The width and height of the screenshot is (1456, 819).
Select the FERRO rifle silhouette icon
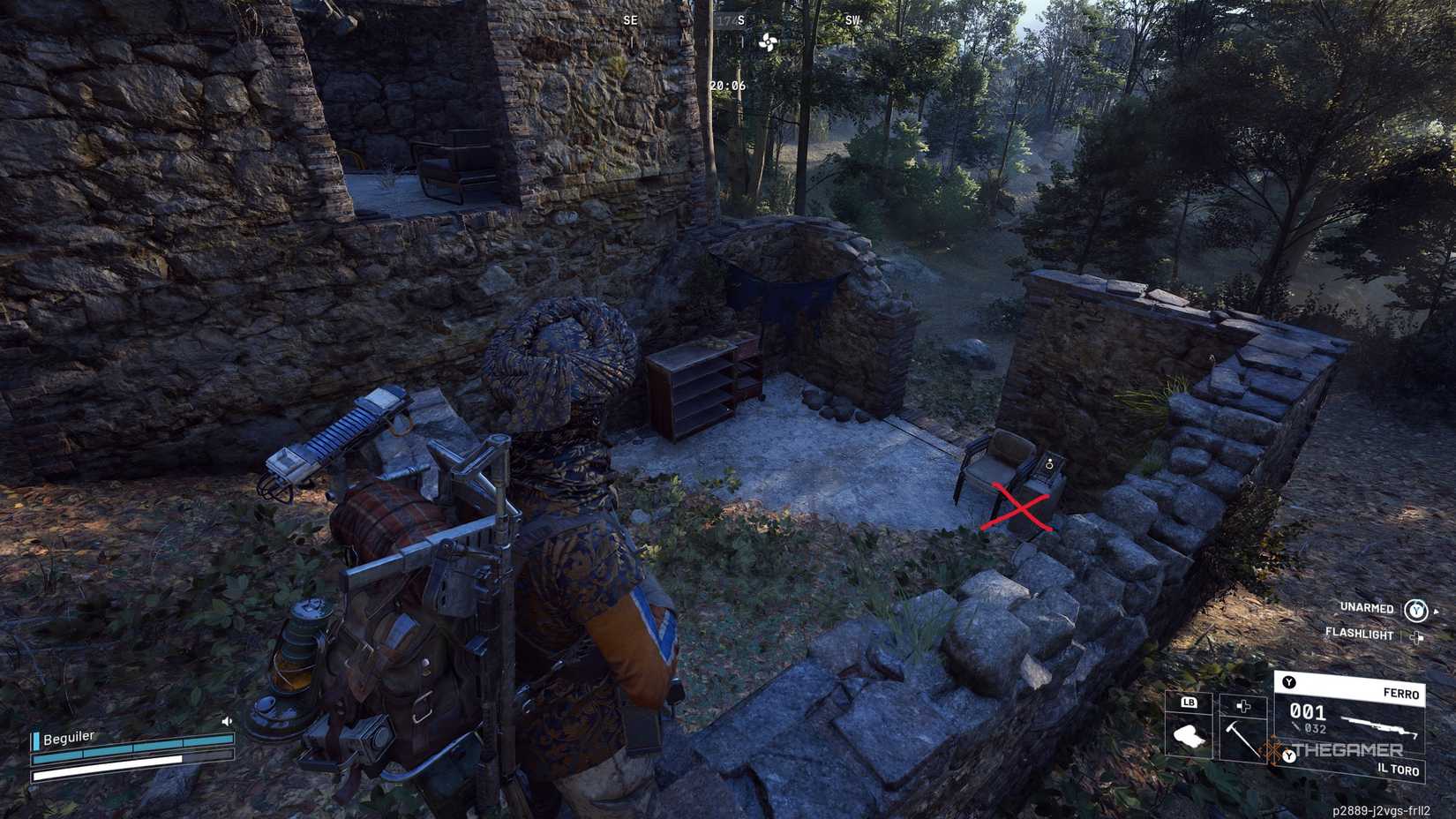pos(1377,725)
